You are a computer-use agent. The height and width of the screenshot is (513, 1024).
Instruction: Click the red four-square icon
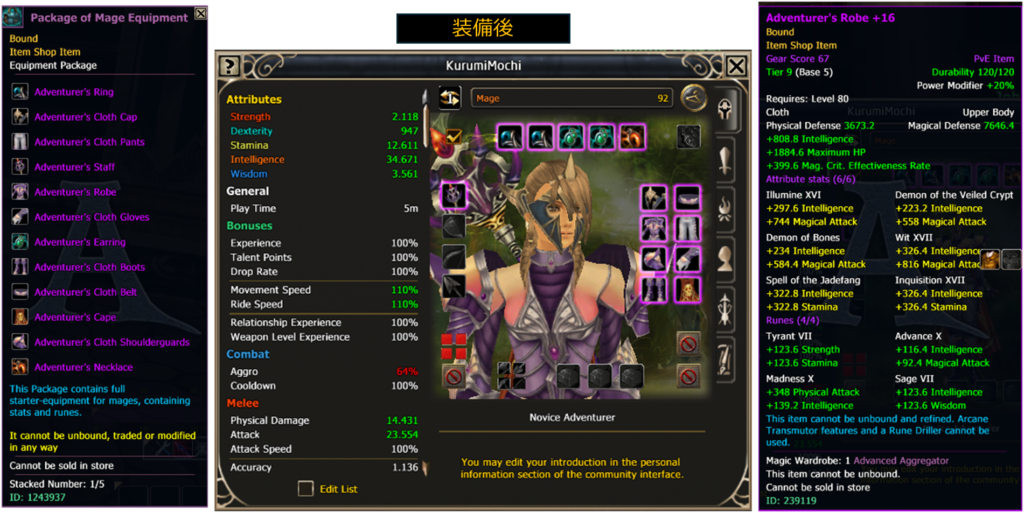453,346
